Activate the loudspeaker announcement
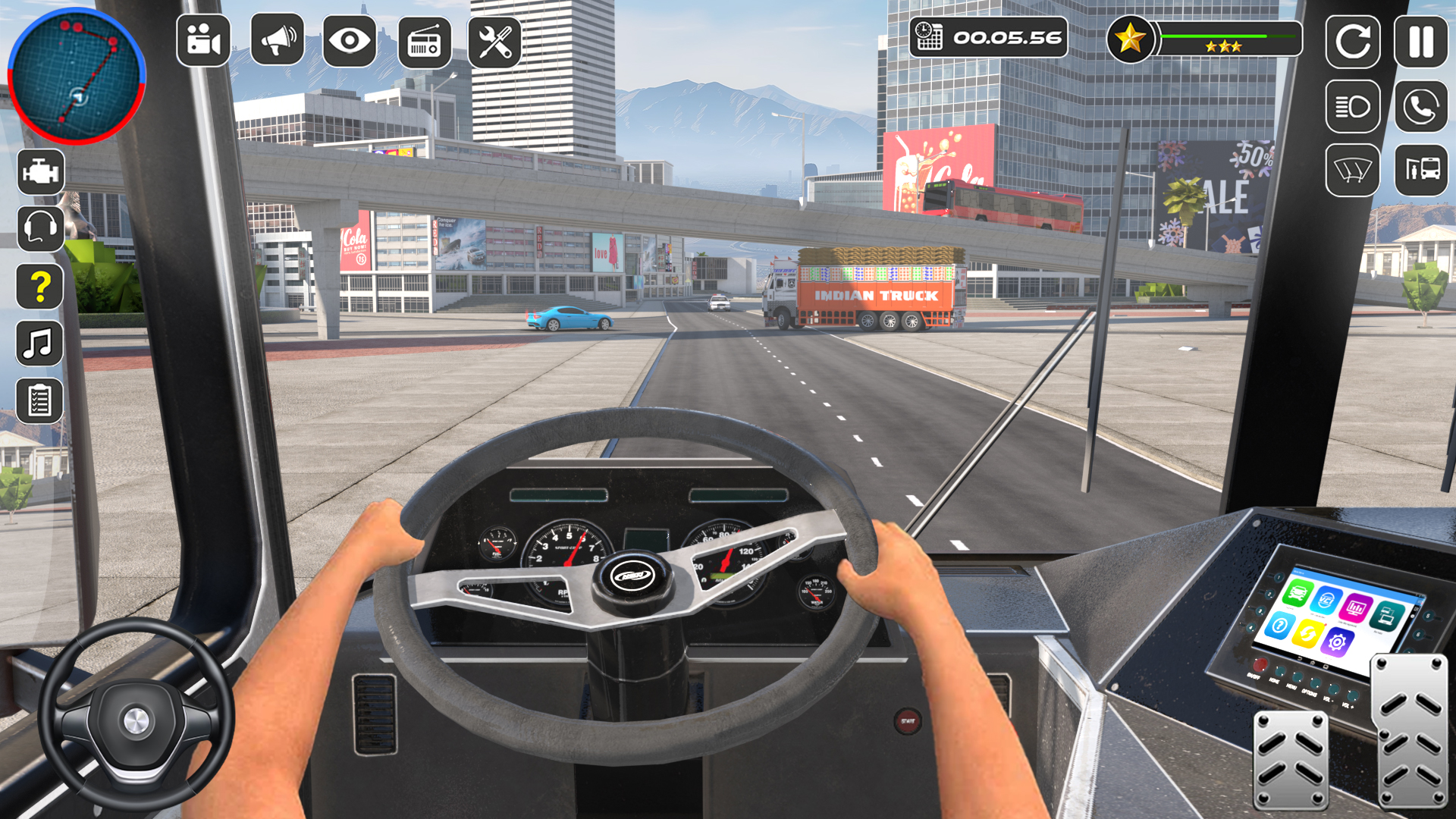Viewport: 1456px width, 819px height. click(276, 42)
